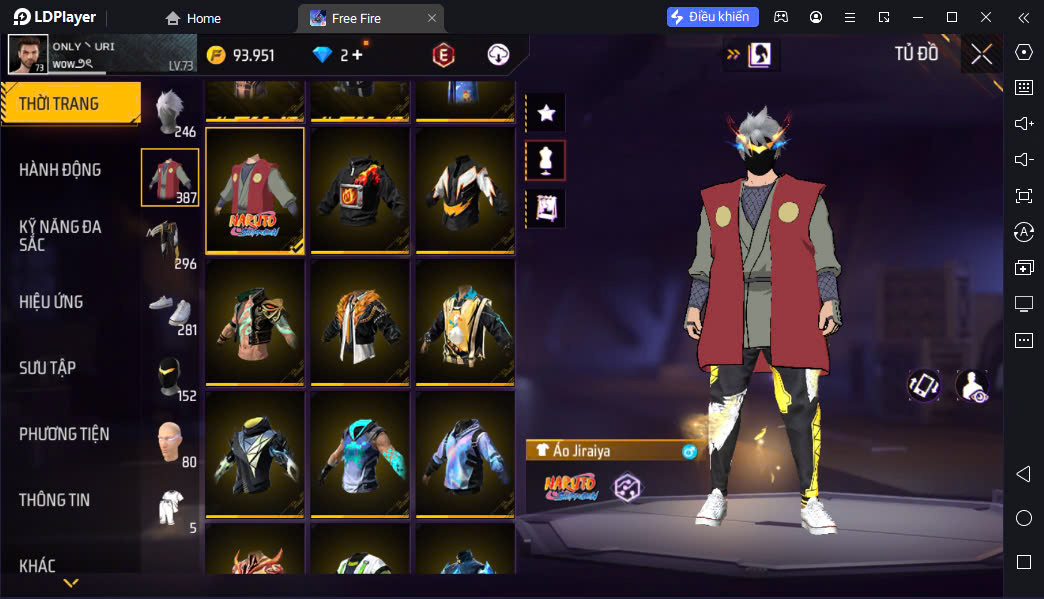The image size is (1044, 599).
Task: Close the wardrobe with the X button
Action: [x=982, y=54]
